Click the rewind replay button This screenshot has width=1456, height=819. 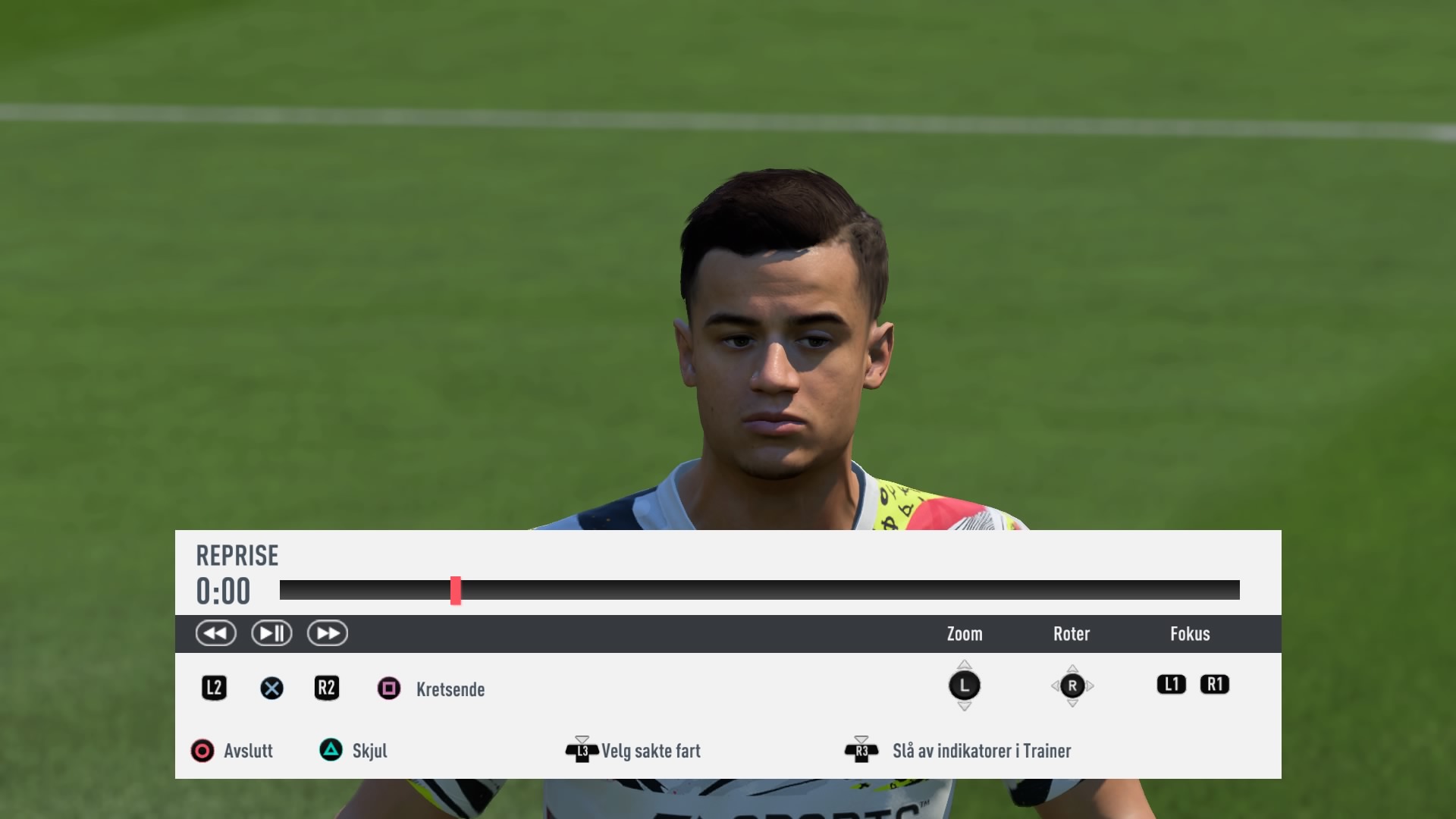[215, 633]
